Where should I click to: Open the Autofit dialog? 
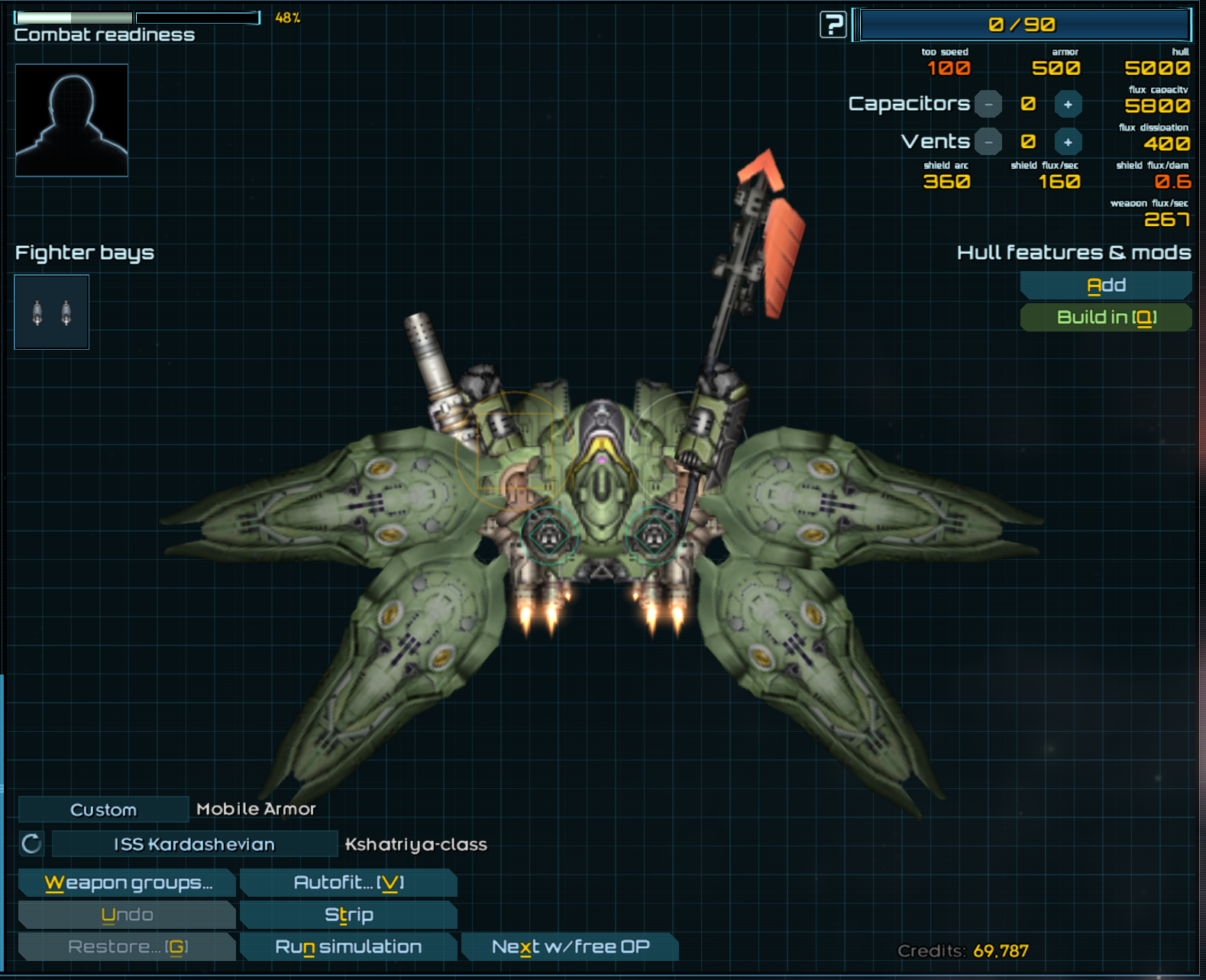pos(348,883)
